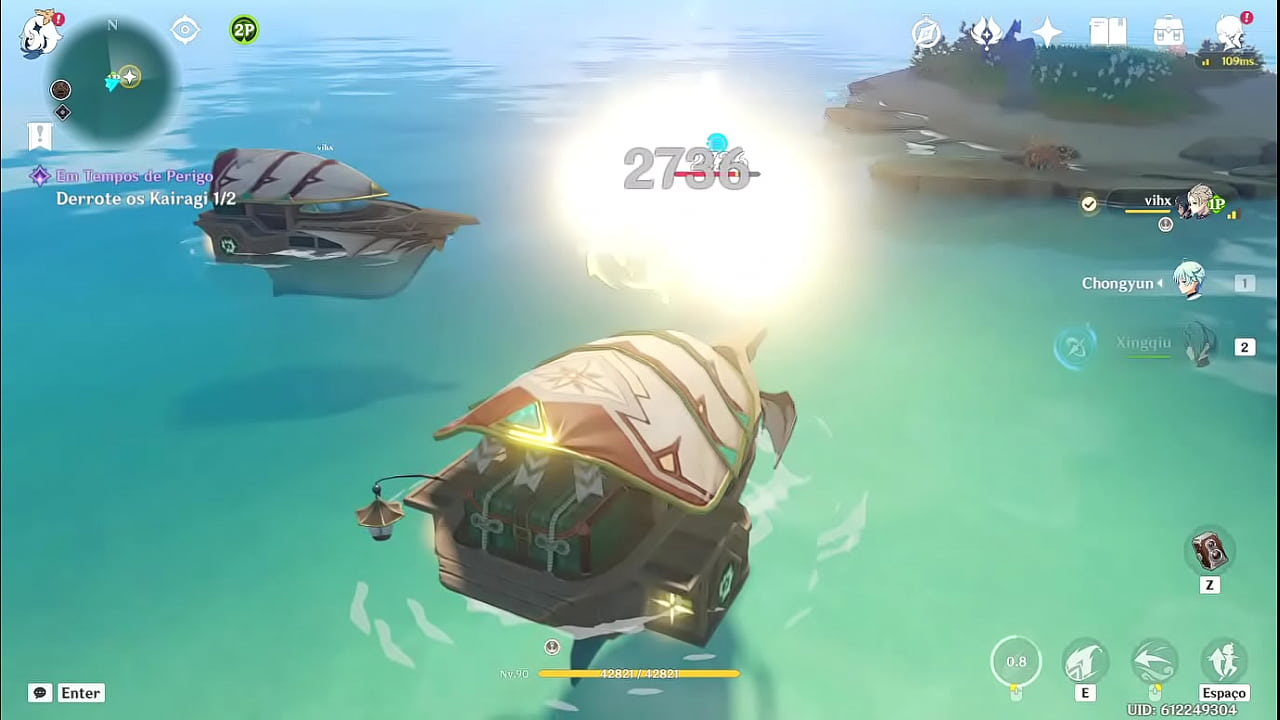This screenshot has height=720, width=1280.
Task: Open the Paimon main menu
Action: click(x=40, y=34)
